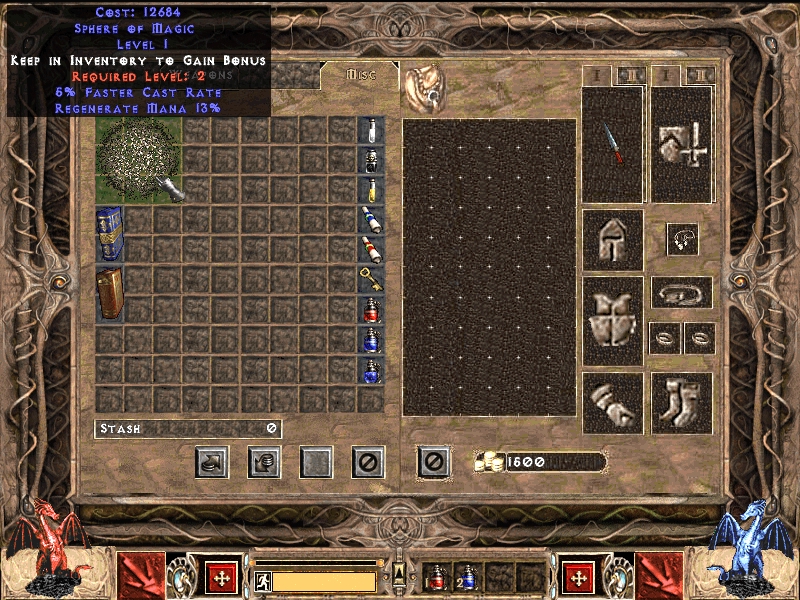
Task: Select the Sphere of Magic item
Action: pos(139,160)
